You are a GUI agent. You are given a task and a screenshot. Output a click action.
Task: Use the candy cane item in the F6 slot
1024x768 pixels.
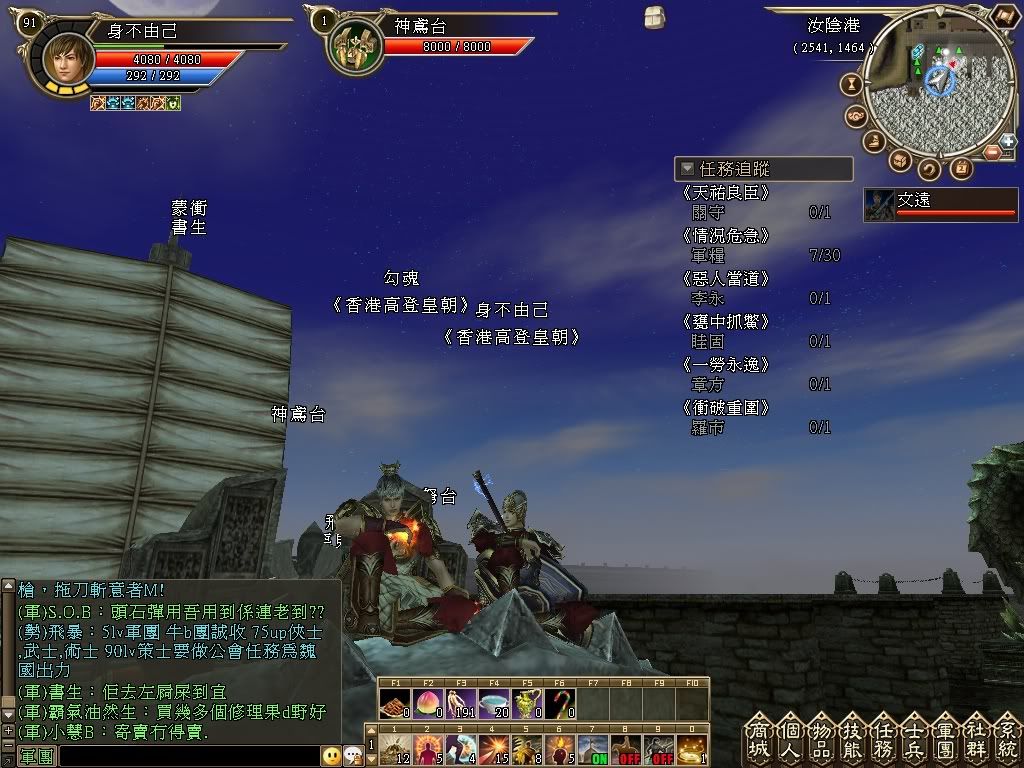(560, 703)
